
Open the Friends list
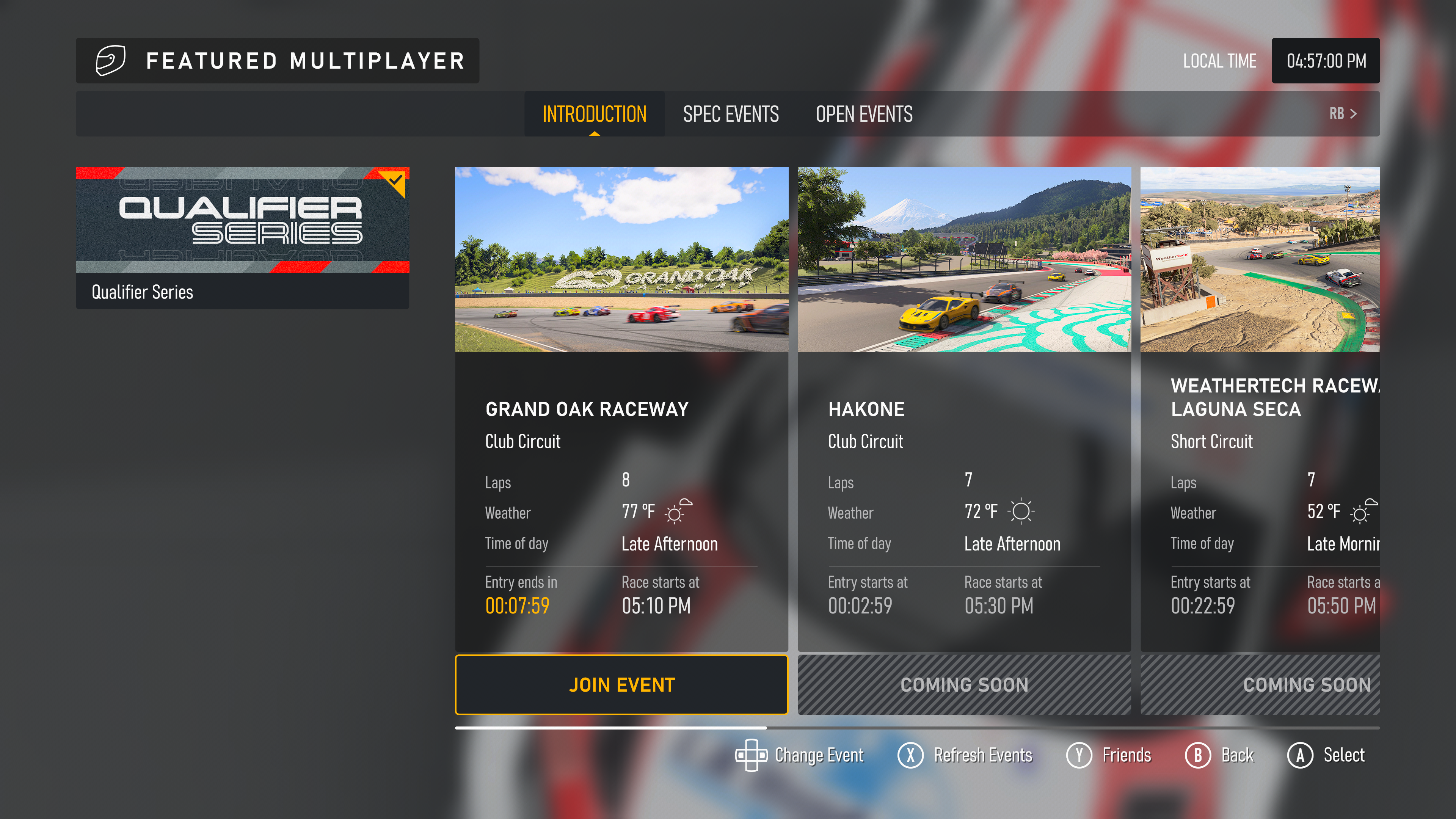pos(1109,755)
